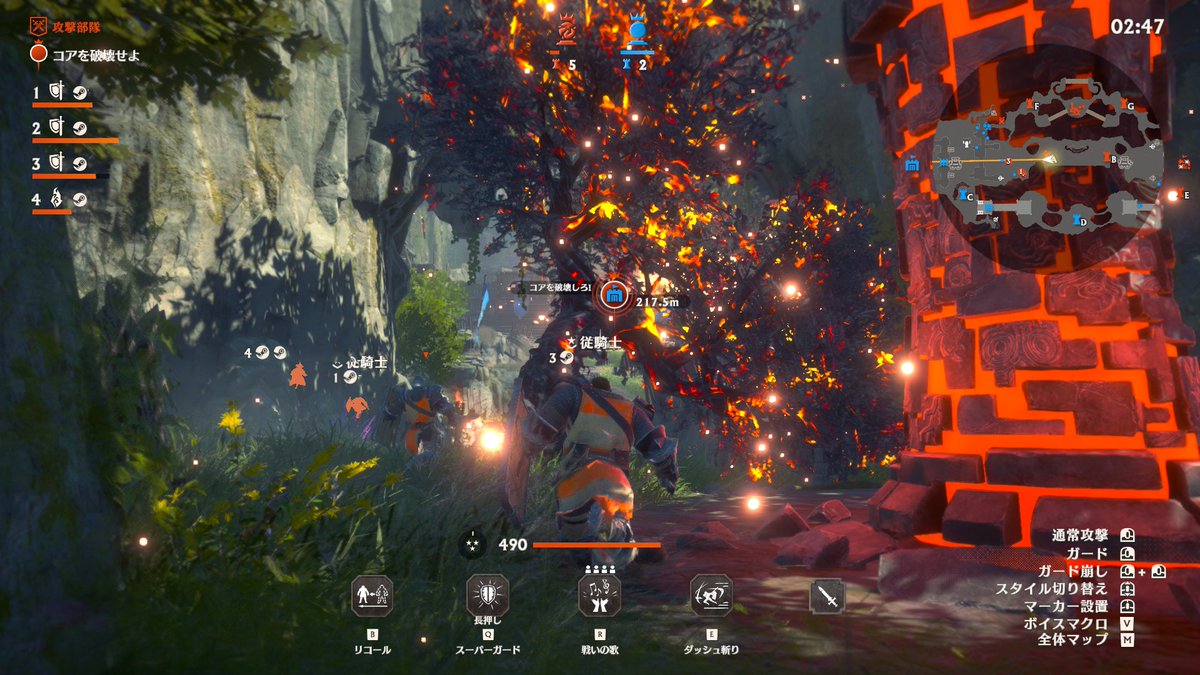Activate the 戦いの歌 battle song skill

[x=600, y=596]
